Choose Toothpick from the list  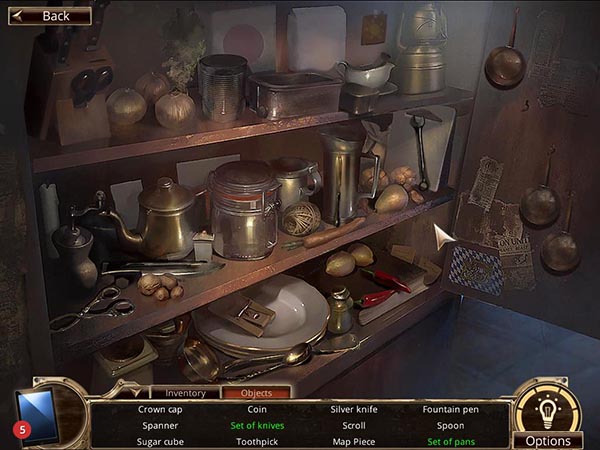(x=257, y=441)
